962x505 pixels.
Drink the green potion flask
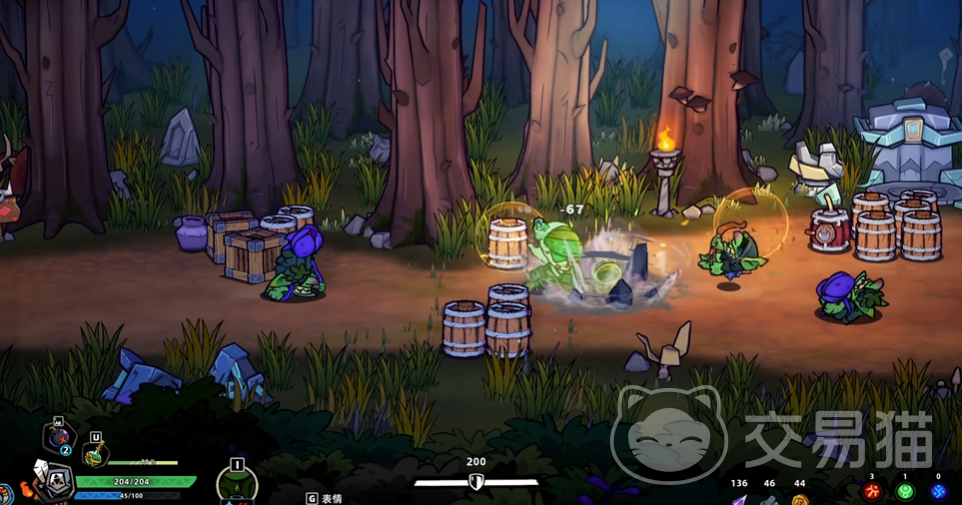pos(95,455)
